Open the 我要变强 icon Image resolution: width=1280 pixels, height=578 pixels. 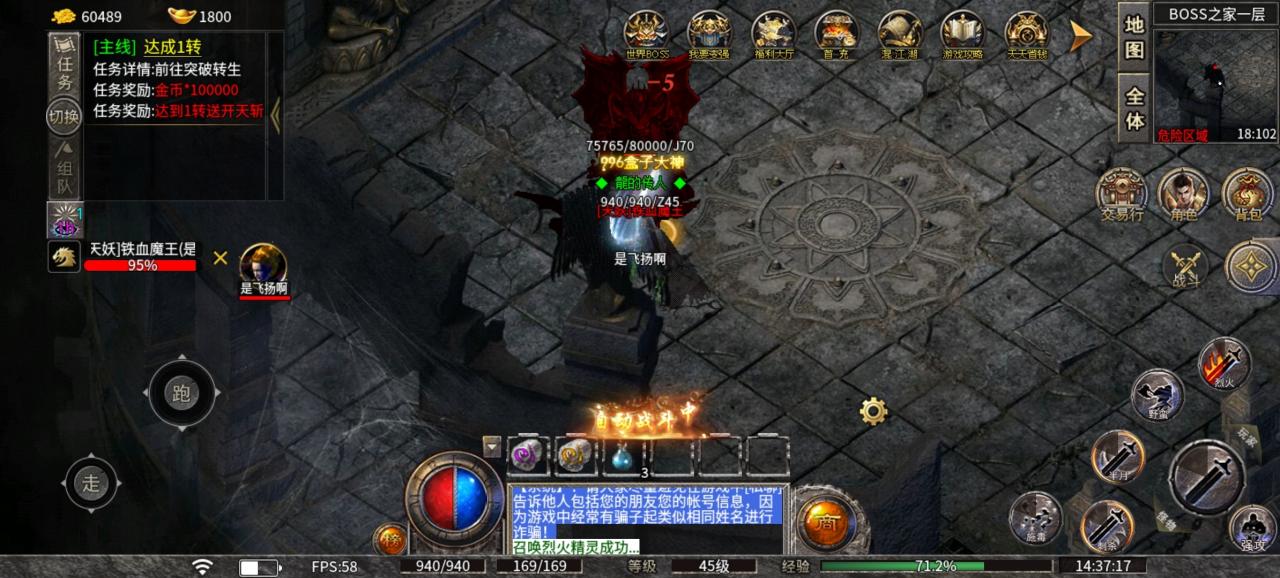click(x=709, y=35)
